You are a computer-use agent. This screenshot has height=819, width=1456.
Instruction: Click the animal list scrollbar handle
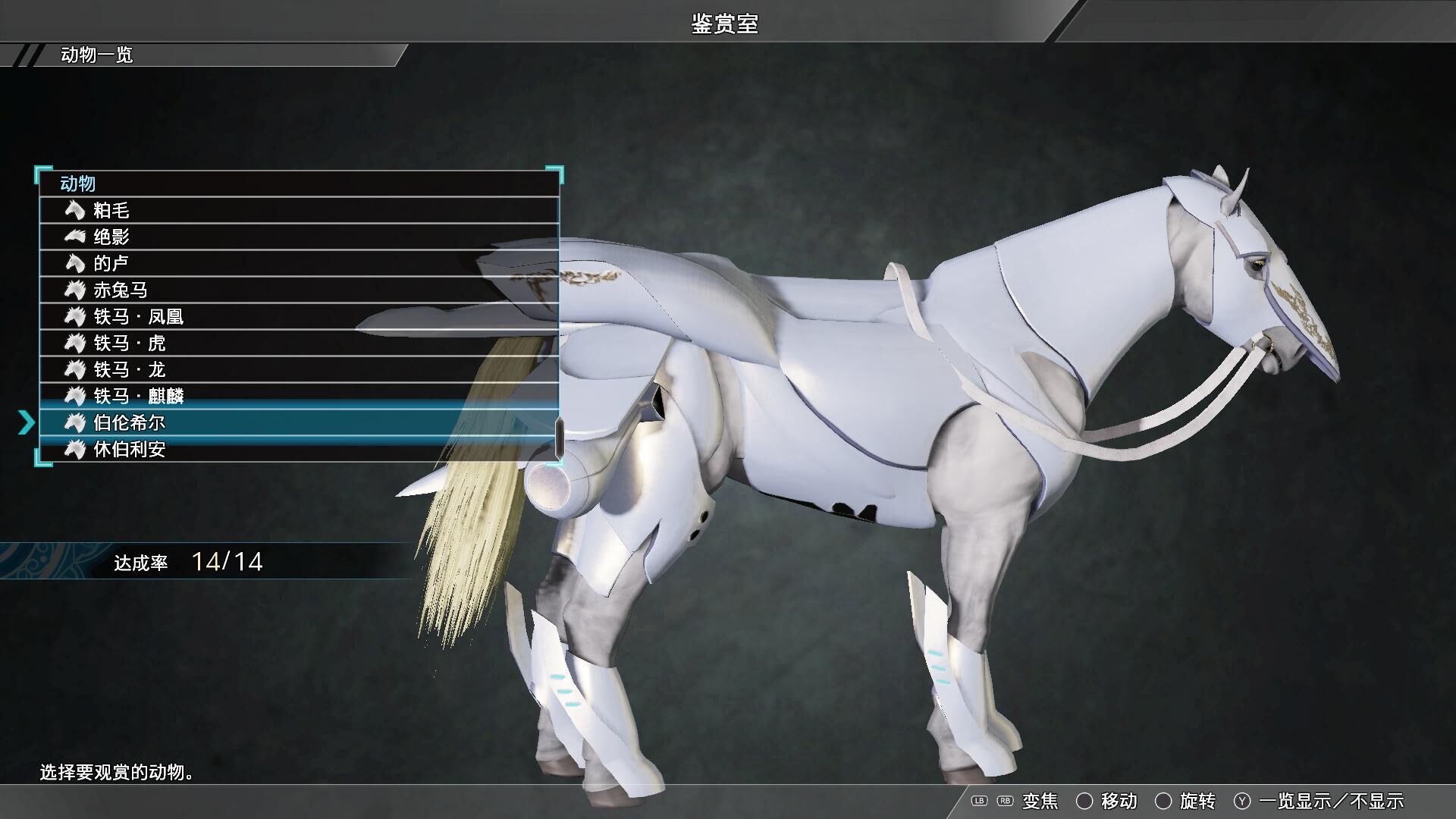coord(560,438)
